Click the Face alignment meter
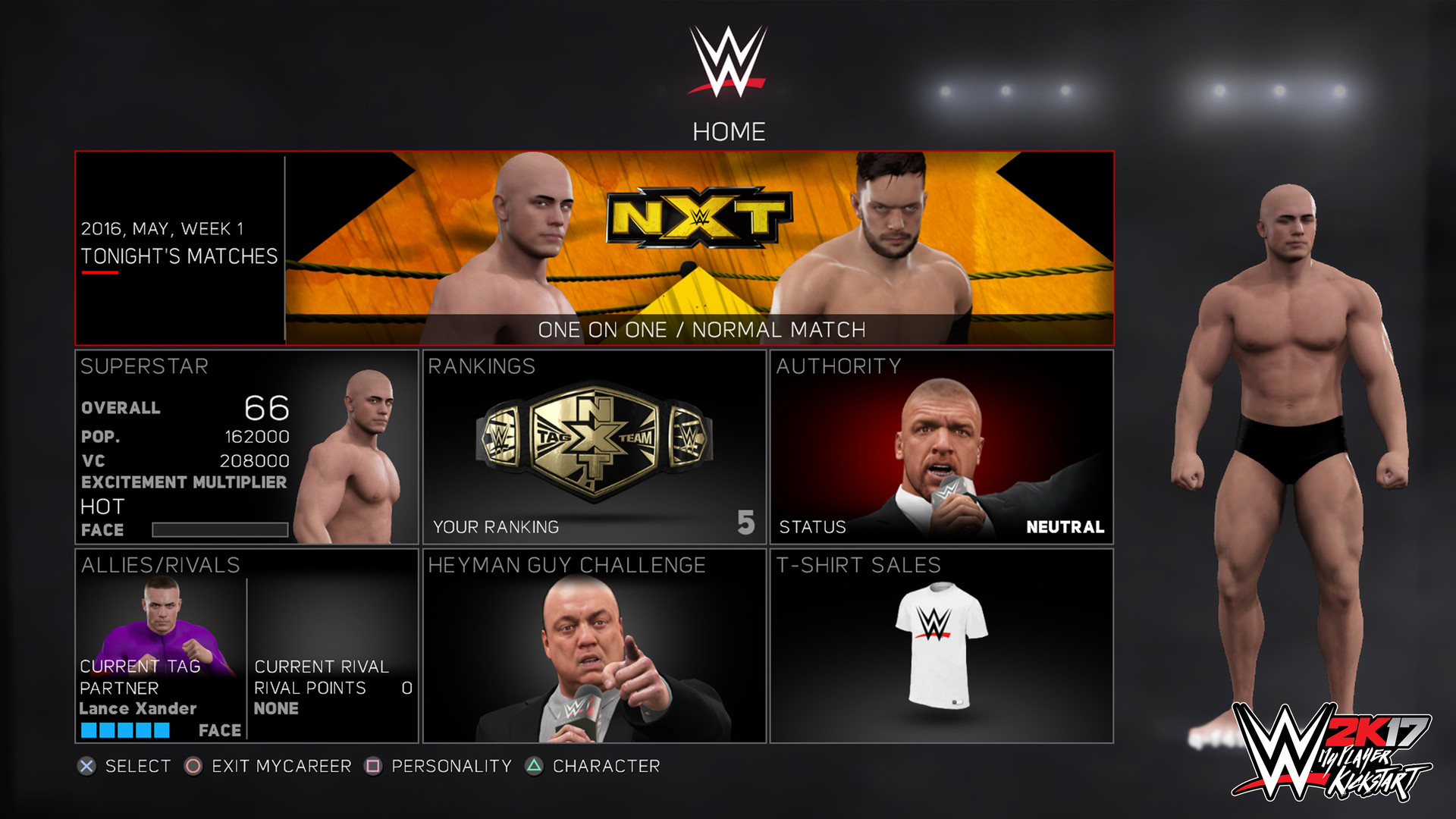Screen dimensions: 1456x819 click(220, 529)
